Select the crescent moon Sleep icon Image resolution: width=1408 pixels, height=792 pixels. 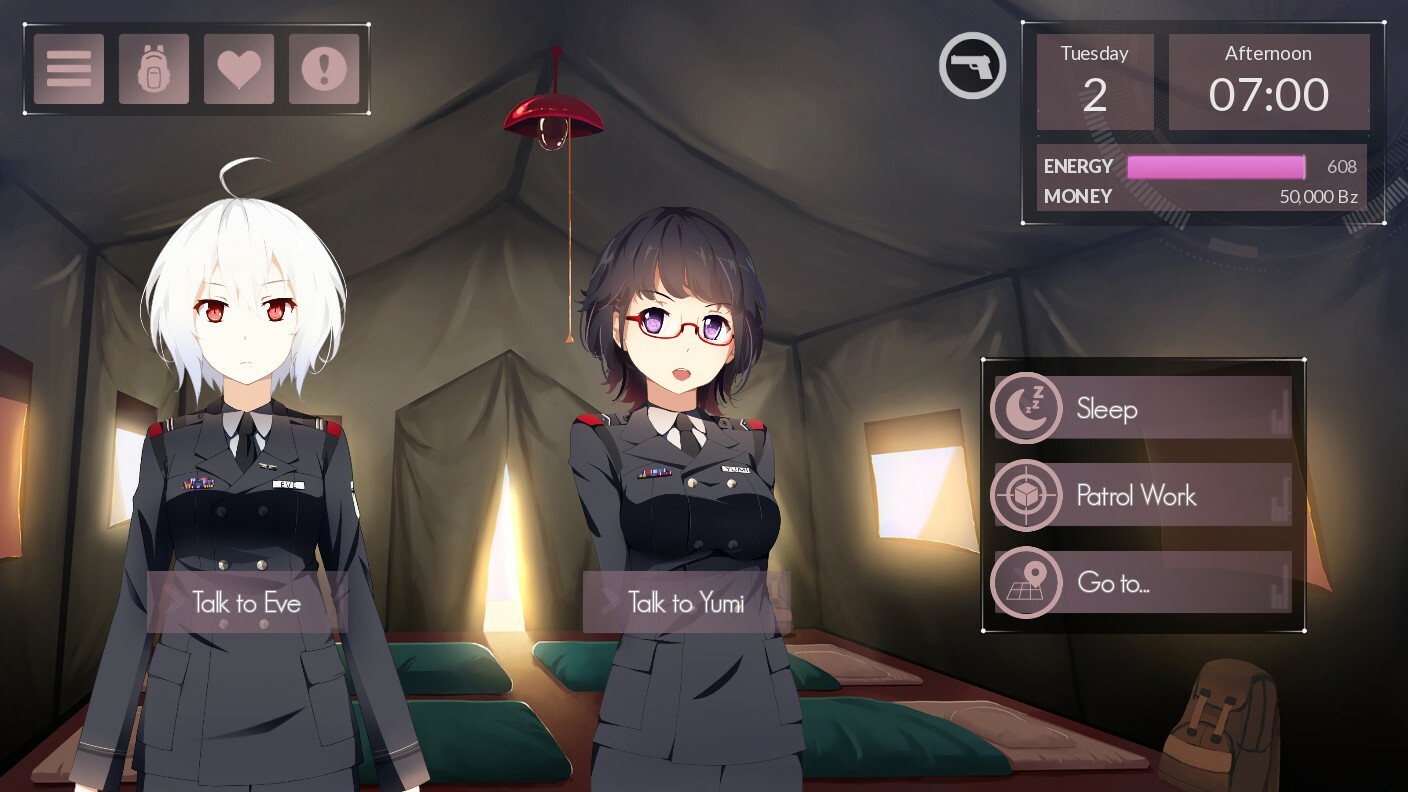(1026, 408)
